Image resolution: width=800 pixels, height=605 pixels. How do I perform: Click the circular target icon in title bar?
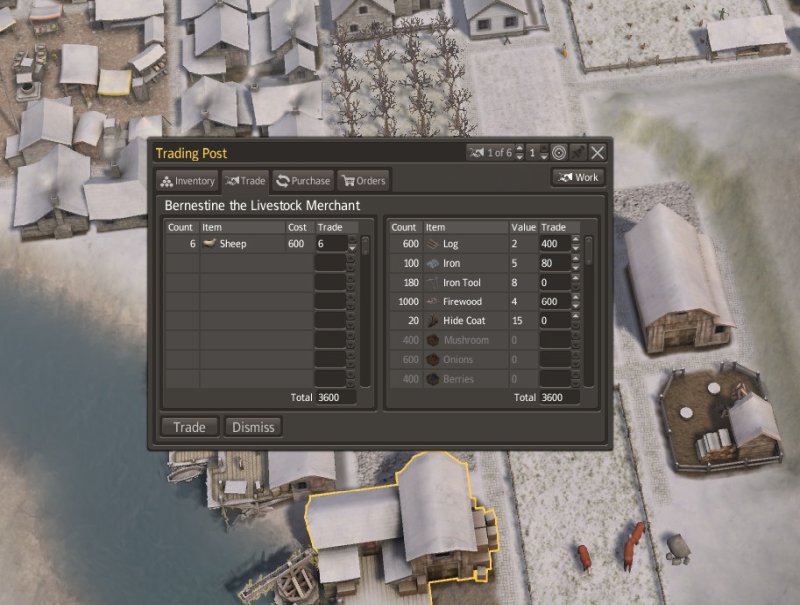(x=559, y=152)
